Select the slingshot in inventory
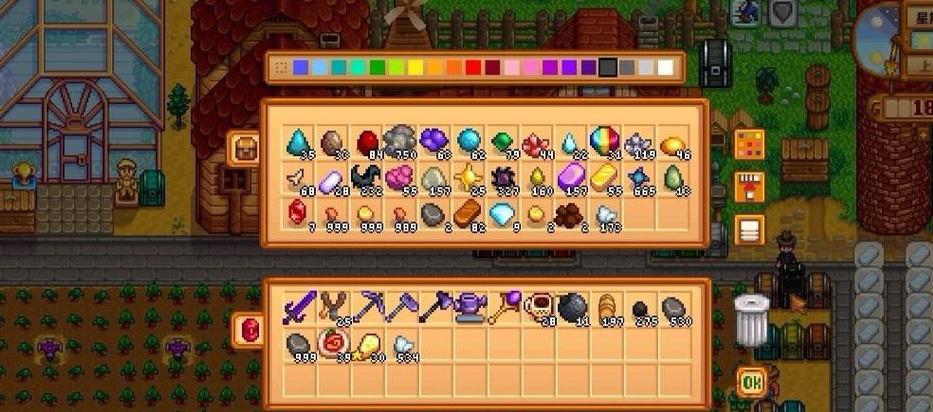The image size is (933, 412). pos(333,307)
